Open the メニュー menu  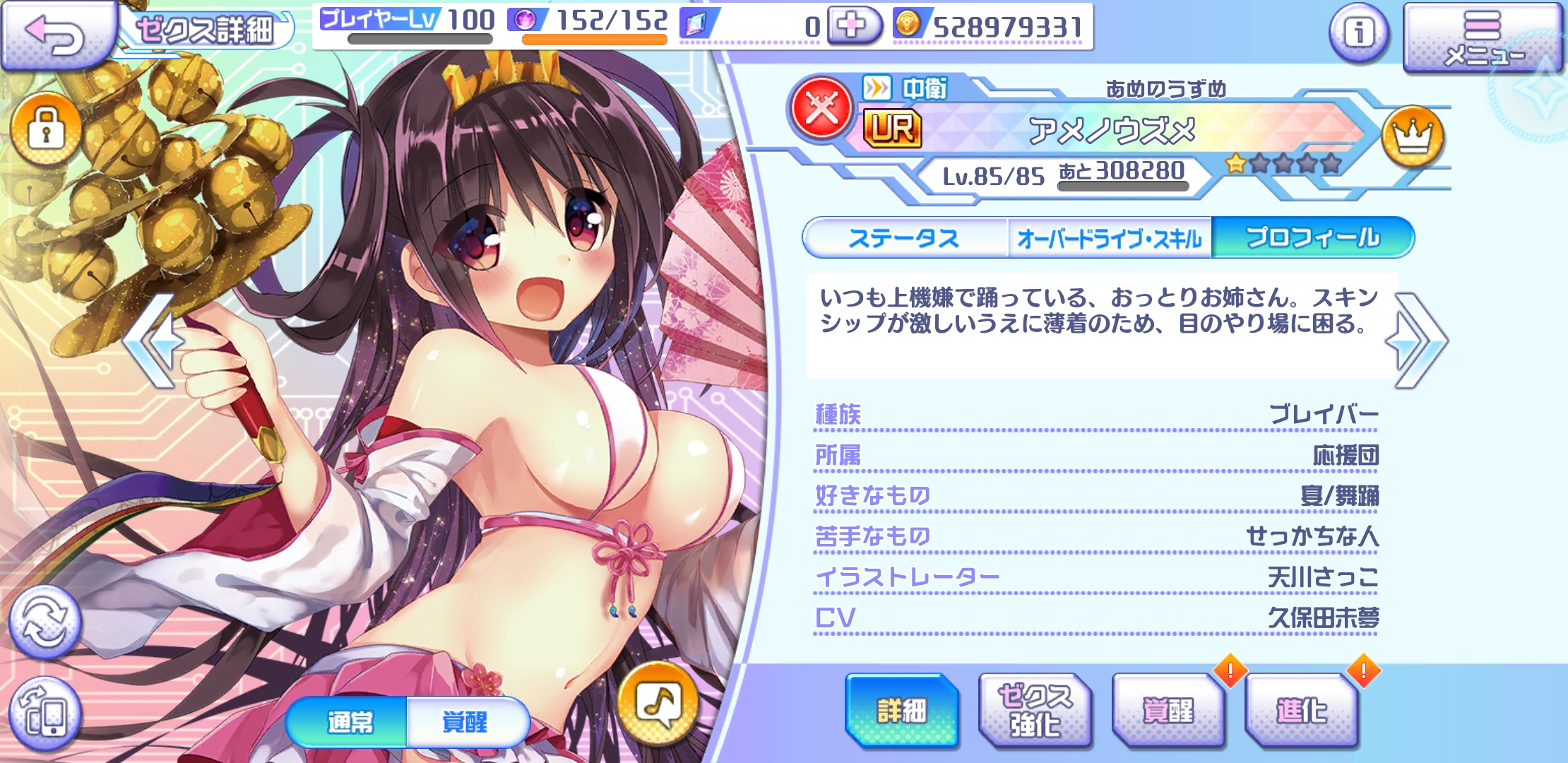tap(1482, 39)
